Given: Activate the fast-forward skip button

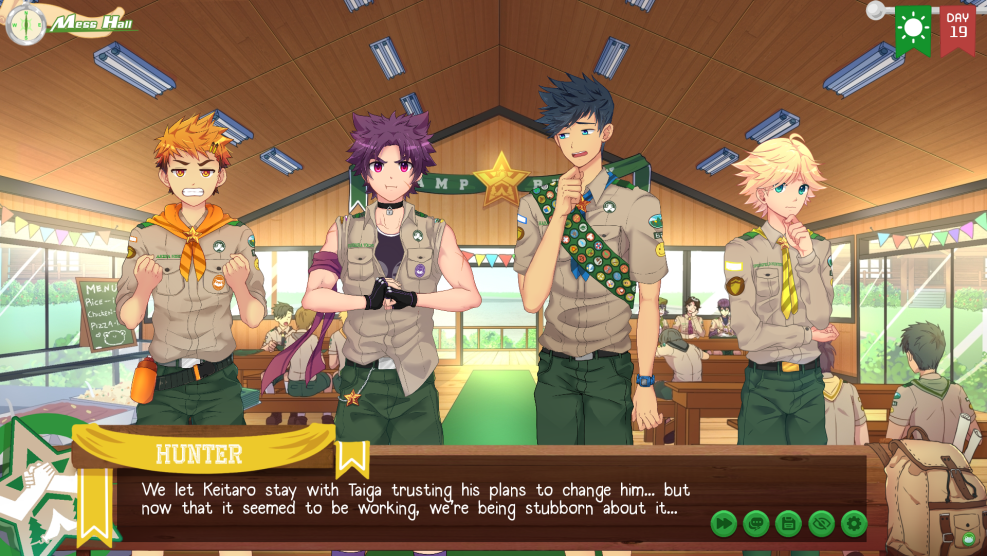Looking at the screenshot, I should click(x=724, y=522).
